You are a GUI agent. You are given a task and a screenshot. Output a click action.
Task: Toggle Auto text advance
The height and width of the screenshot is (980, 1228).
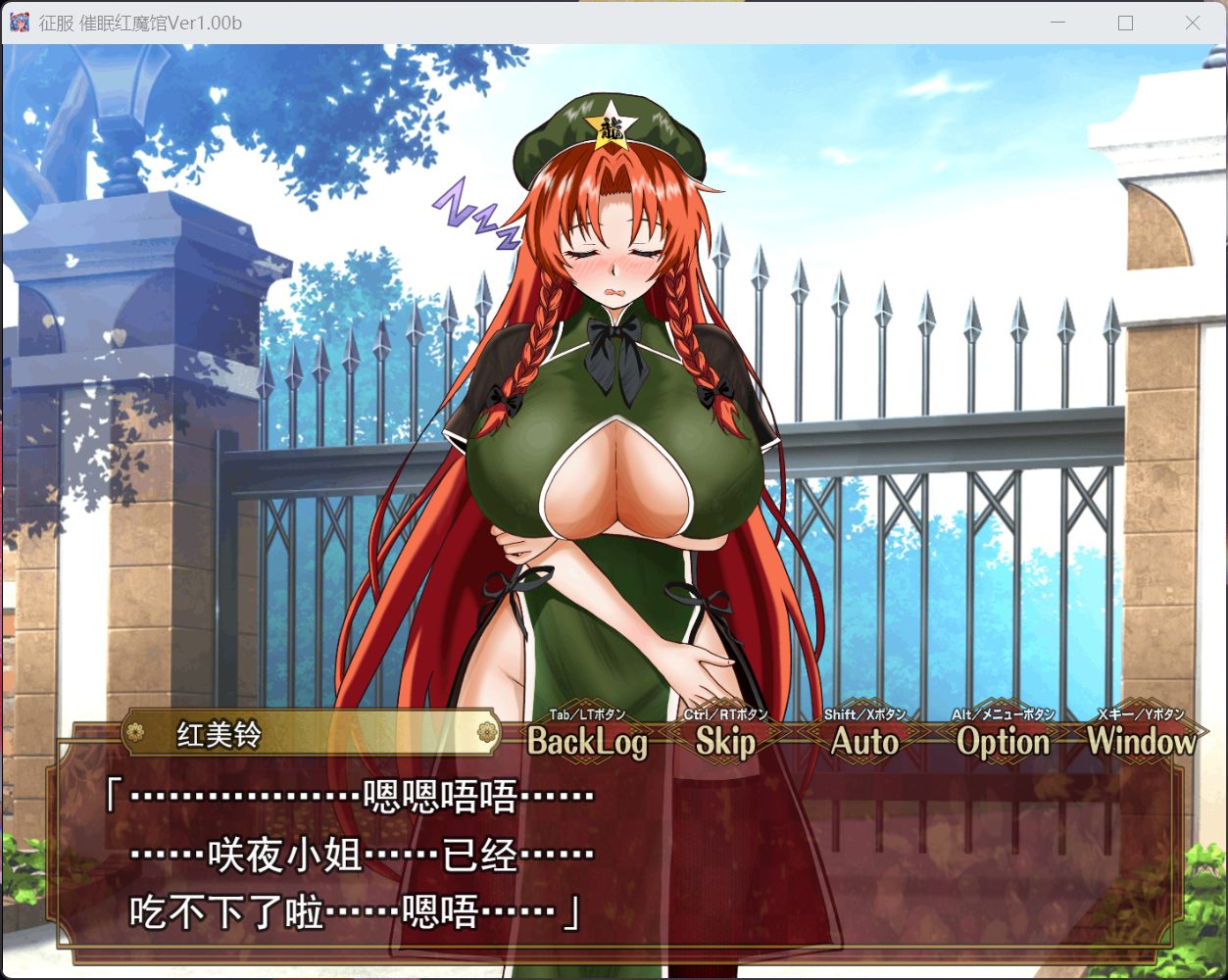864,742
